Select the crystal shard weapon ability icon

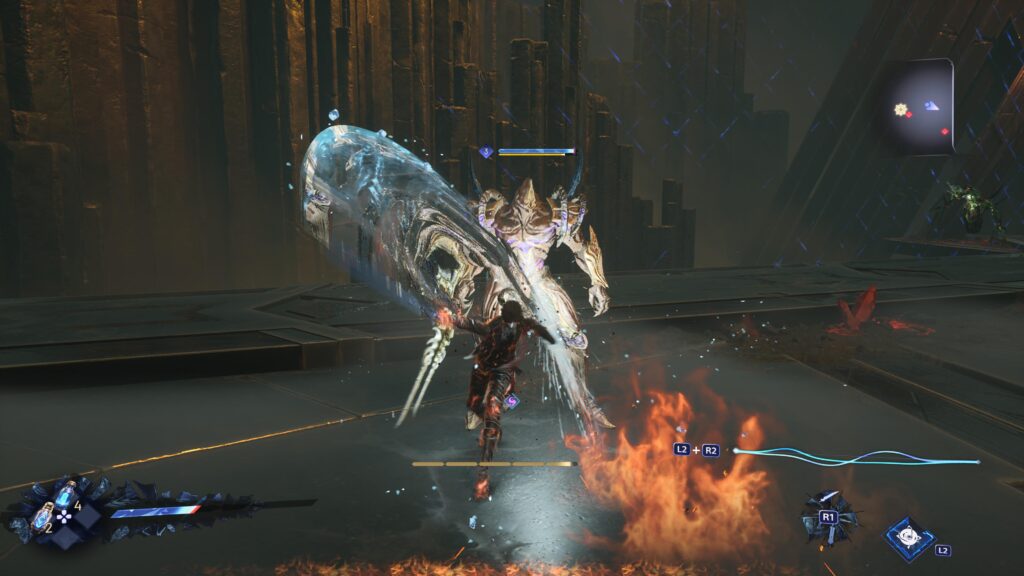click(826, 515)
